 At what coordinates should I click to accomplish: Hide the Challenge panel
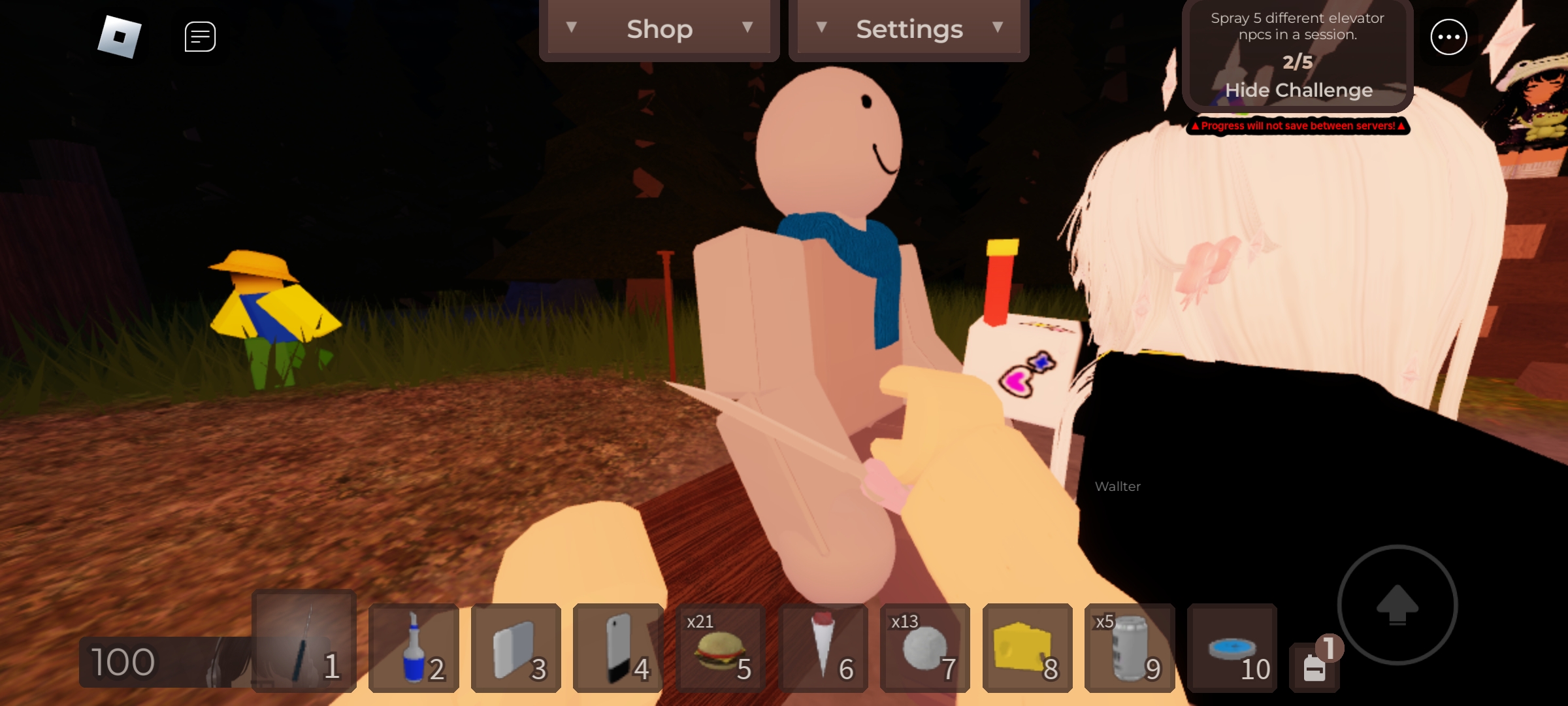click(1298, 90)
